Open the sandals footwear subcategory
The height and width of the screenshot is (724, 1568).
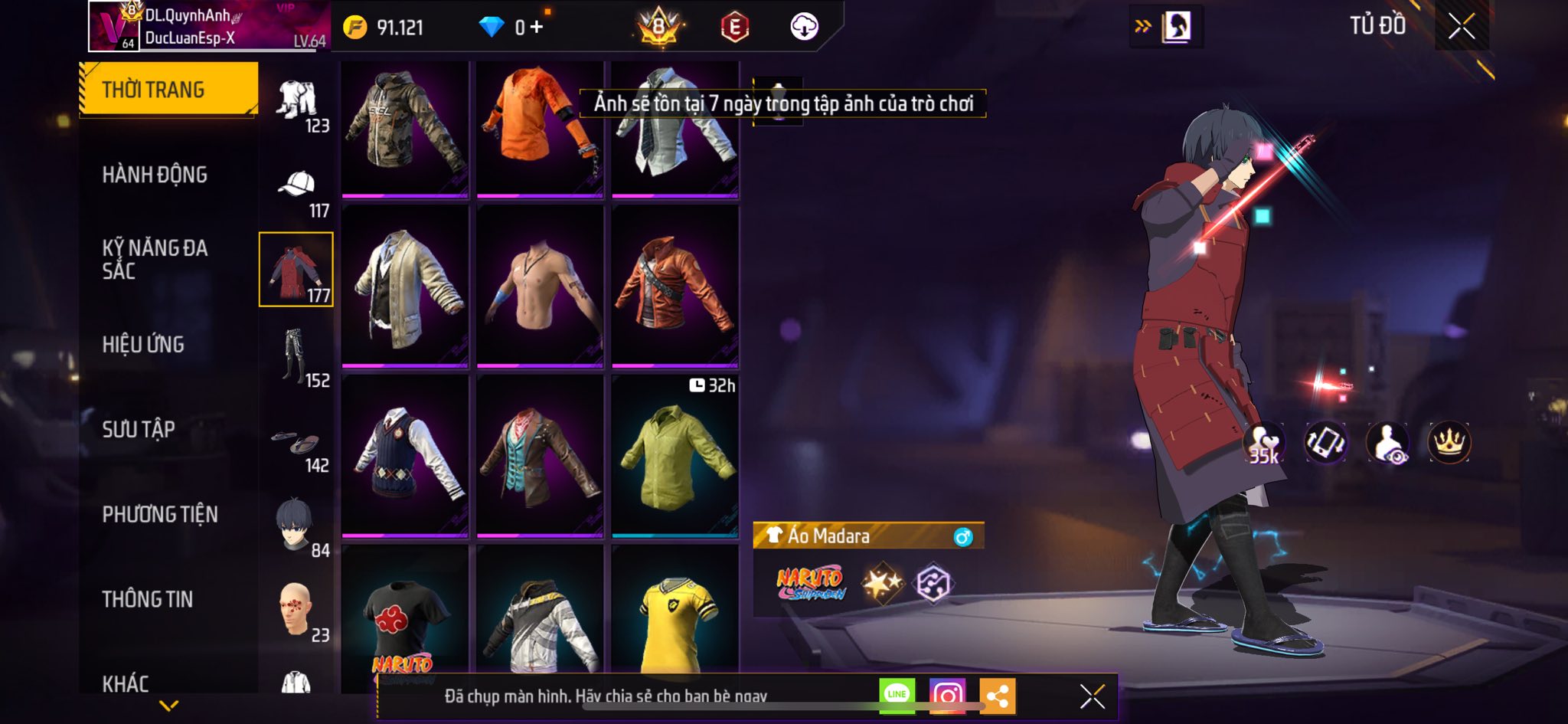(x=297, y=442)
